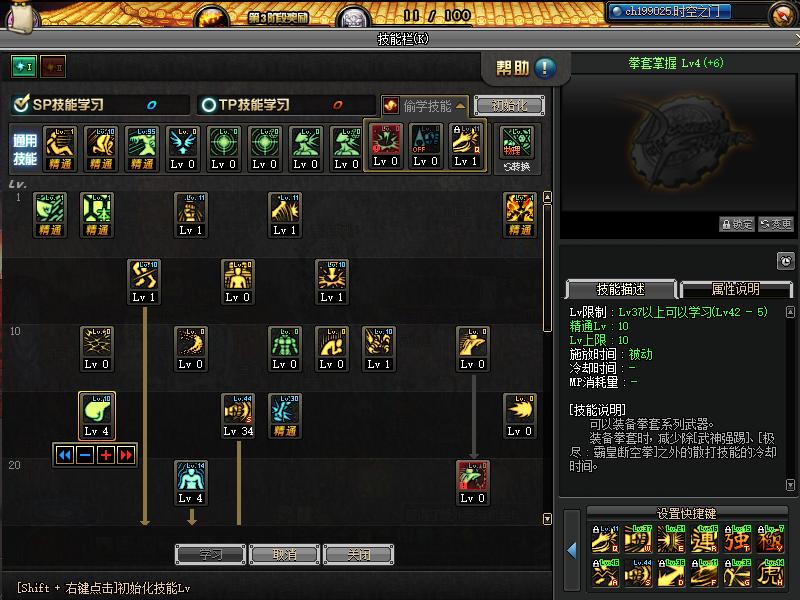Click the 变更 change button
Screen dimensions: 800x600
click(776, 224)
